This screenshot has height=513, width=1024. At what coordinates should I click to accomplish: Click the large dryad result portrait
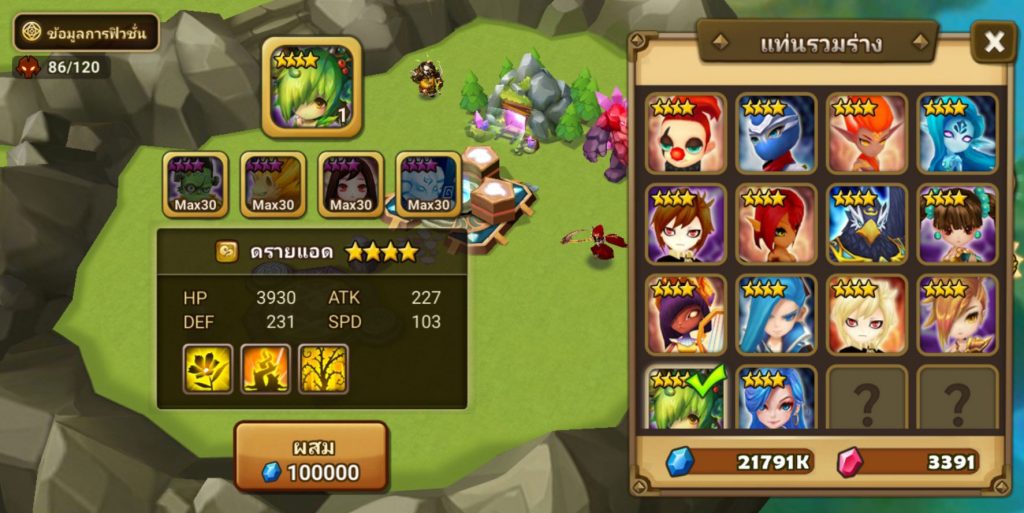click(x=311, y=89)
